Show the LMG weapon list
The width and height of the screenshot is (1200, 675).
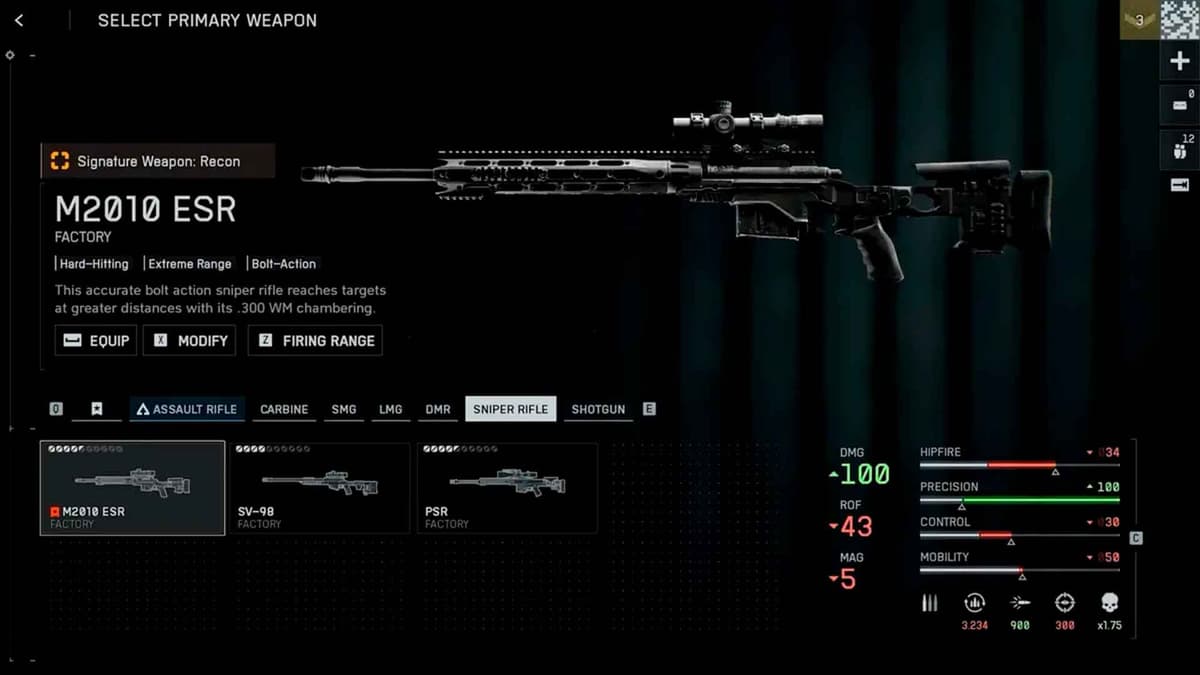[x=391, y=409]
